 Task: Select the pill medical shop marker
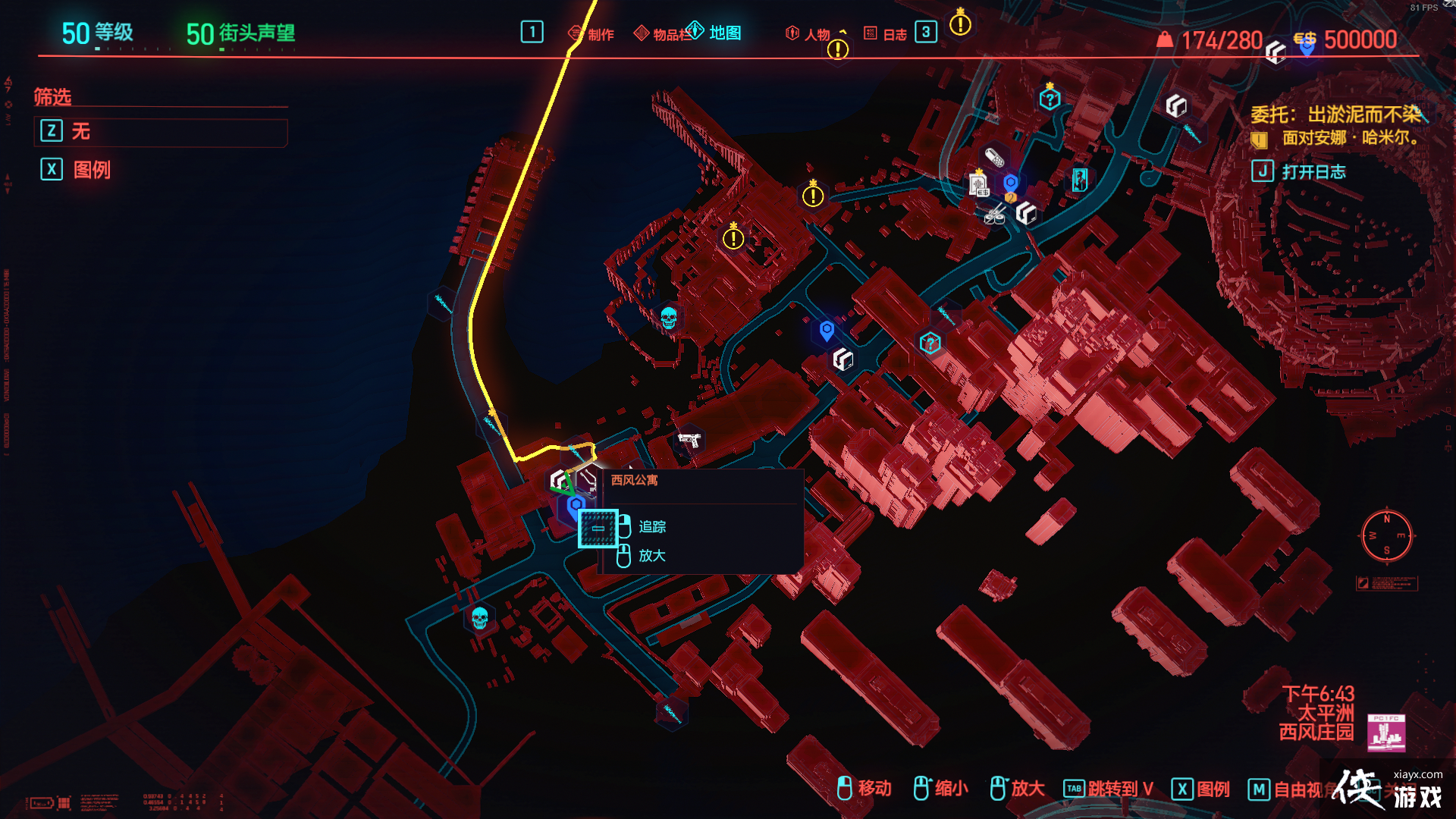tap(994, 158)
